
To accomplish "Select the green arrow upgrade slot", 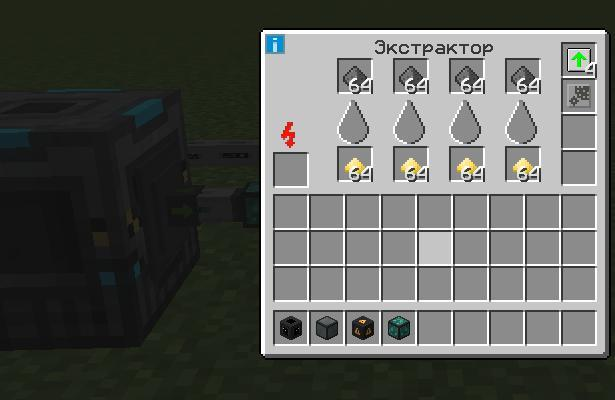I will pos(579,59).
